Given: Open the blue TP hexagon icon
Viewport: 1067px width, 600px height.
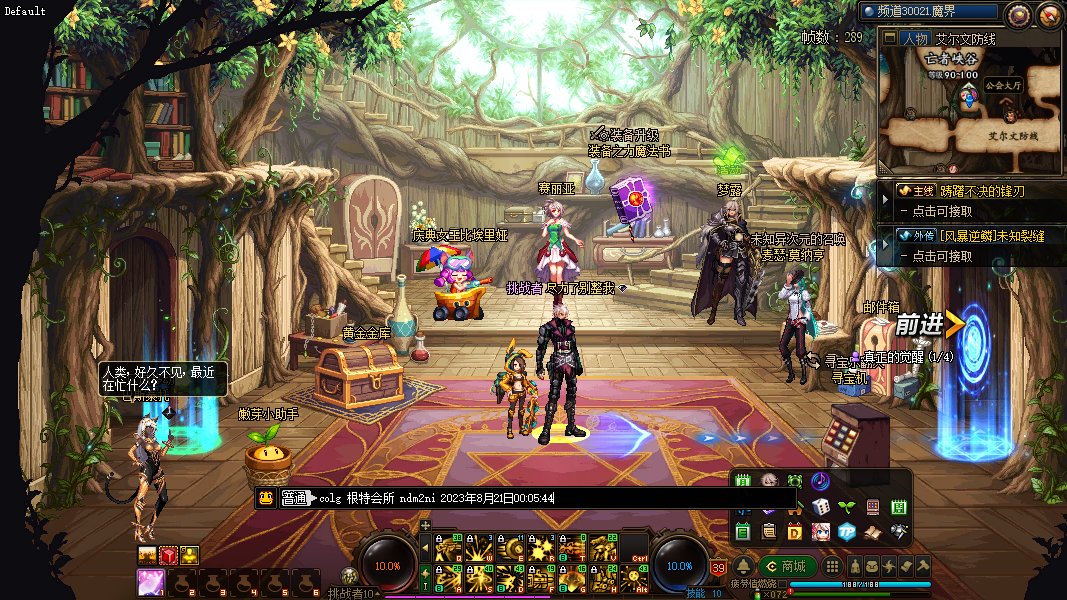Looking at the screenshot, I should pyautogui.click(x=847, y=531).
